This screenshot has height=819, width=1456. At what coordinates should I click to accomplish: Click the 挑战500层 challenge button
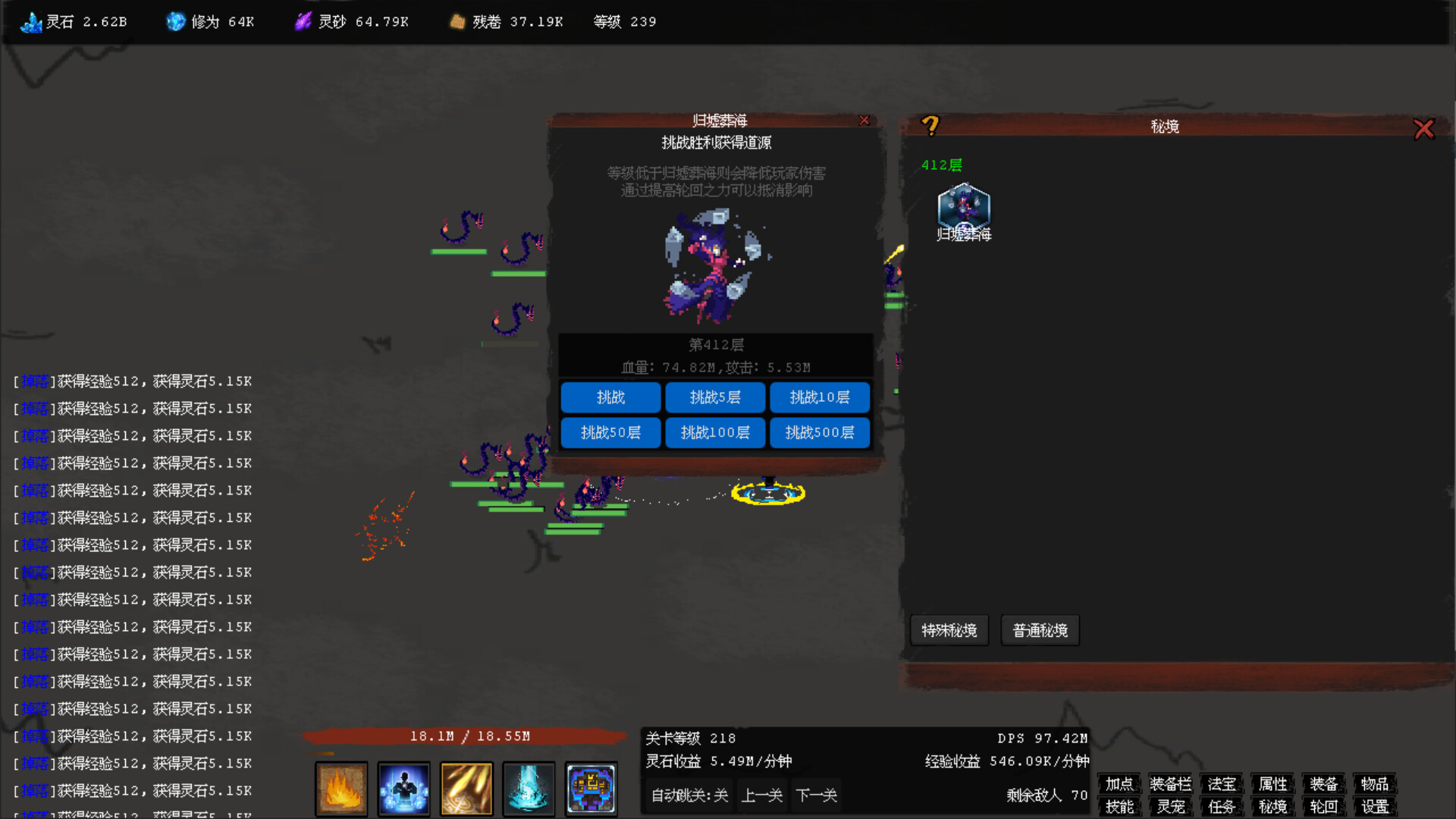tap(820, 432)
